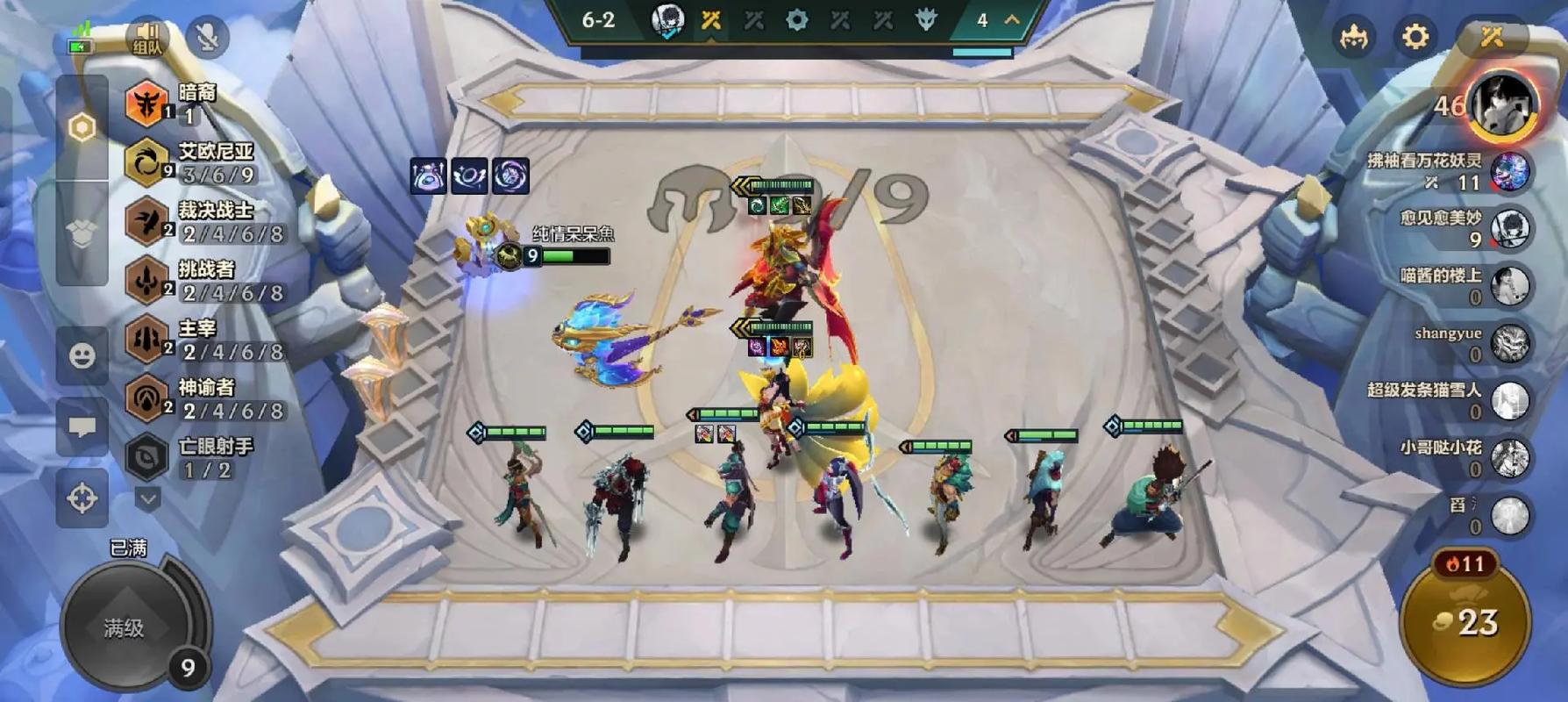This screenshot has width=1568, height=702.
Task: Toggle the microphone mute button
Action: tap(208, 37)
